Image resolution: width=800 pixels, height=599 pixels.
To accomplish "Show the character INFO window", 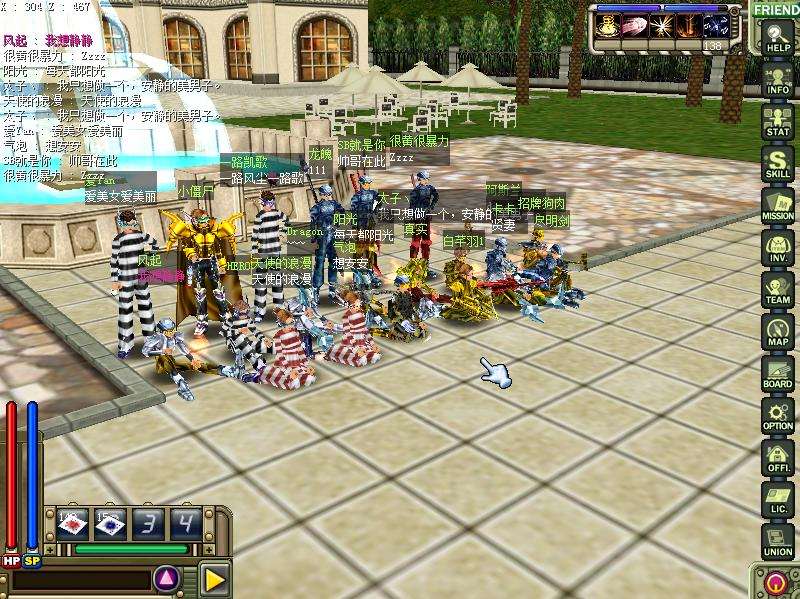I will [x=777, y=76].
